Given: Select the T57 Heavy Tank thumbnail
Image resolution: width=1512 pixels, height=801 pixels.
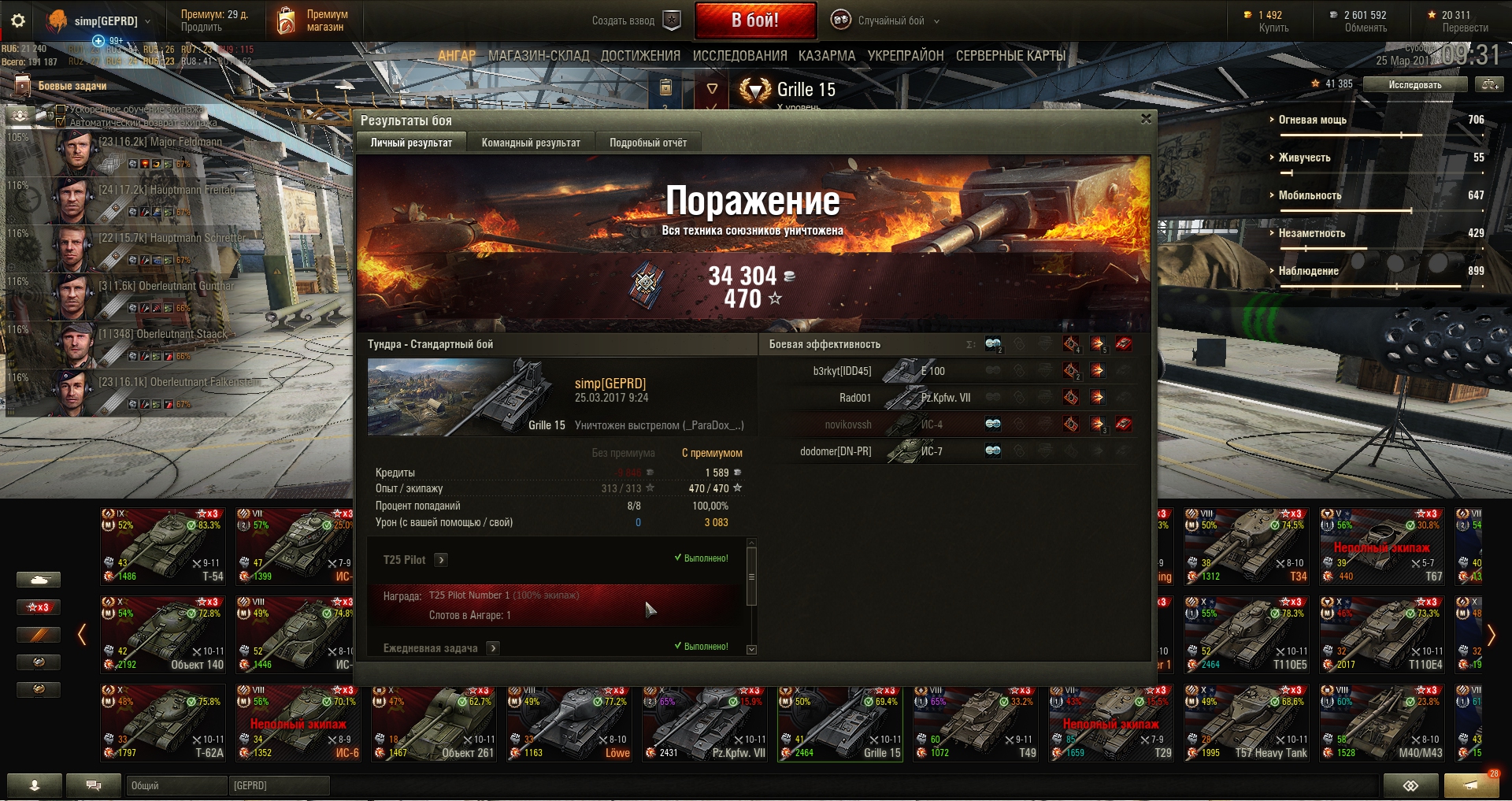Looking at the screenshot, I should pos(1247,722).
